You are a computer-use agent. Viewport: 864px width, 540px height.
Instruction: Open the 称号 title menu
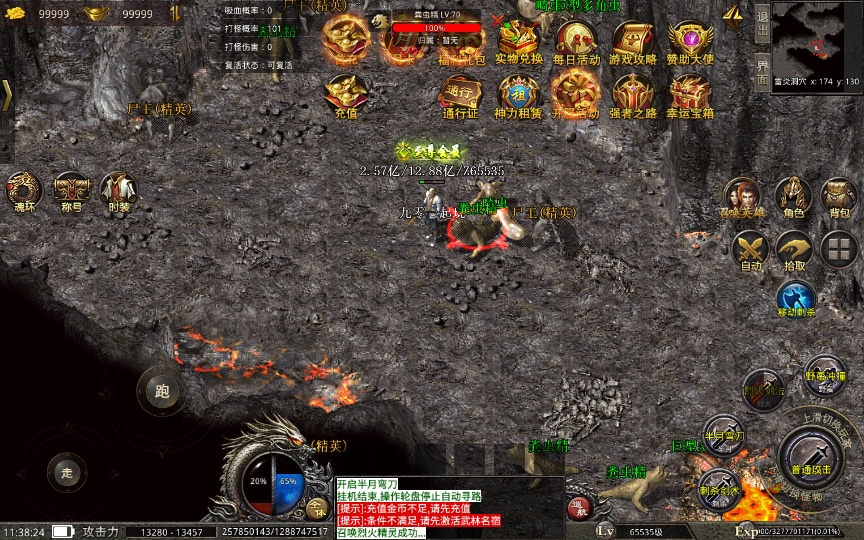(x=71, y=188)
